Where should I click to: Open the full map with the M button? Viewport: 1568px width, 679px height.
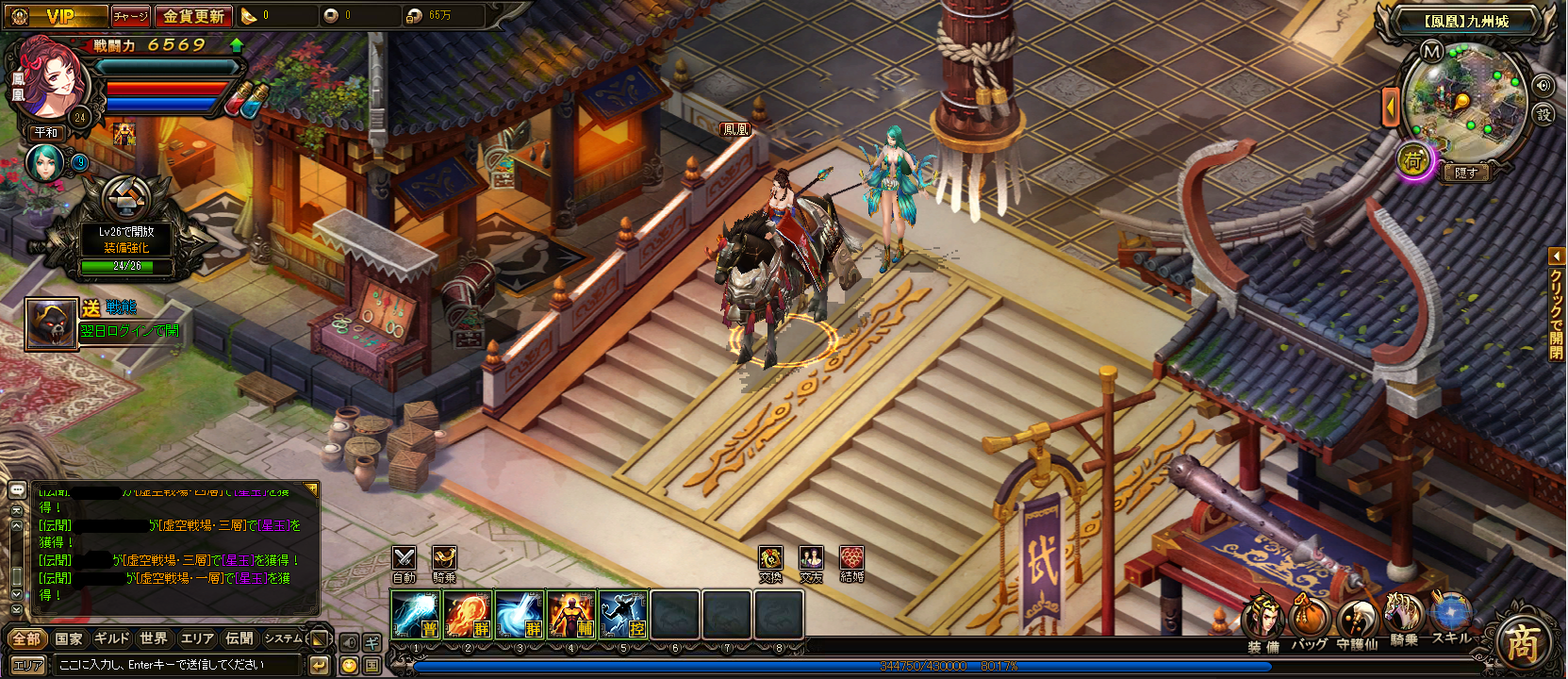point(1431,51)
